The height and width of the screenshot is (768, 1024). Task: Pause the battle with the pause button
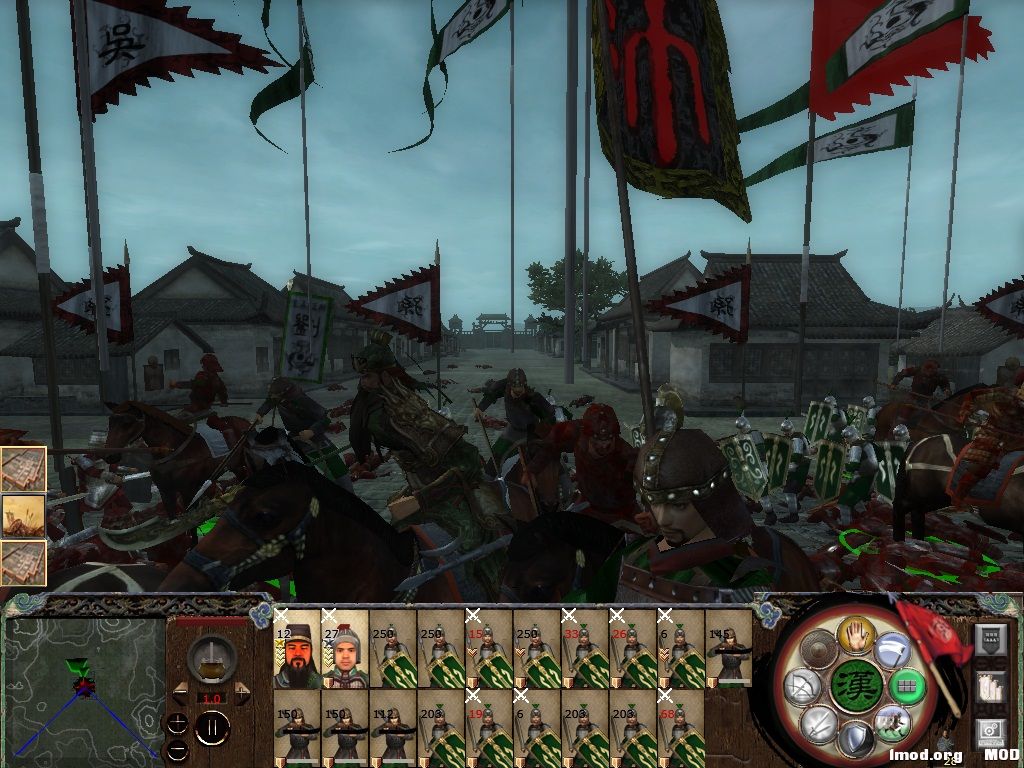coord(211,727)
